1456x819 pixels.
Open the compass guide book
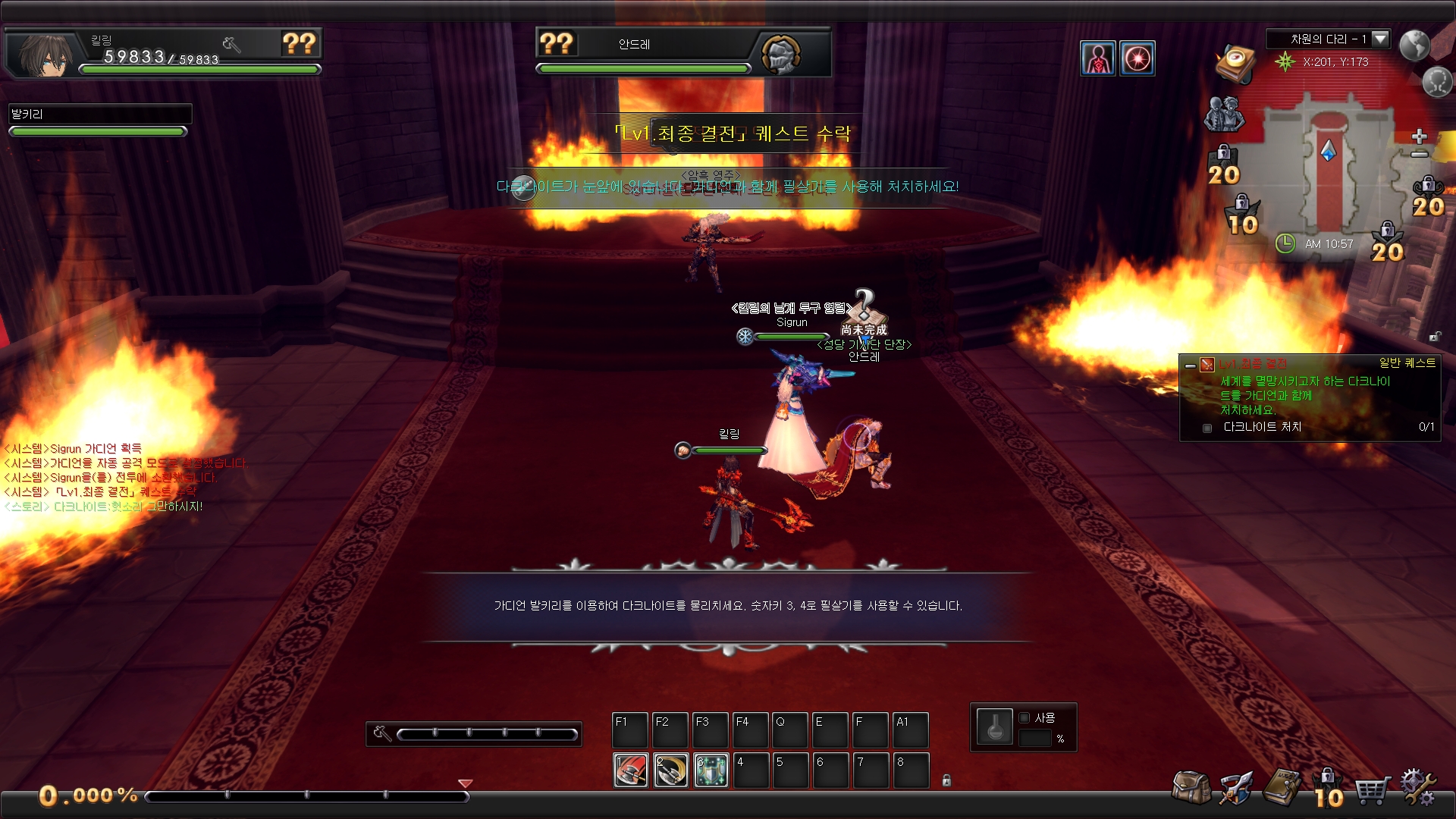(x=1235, y=63)
